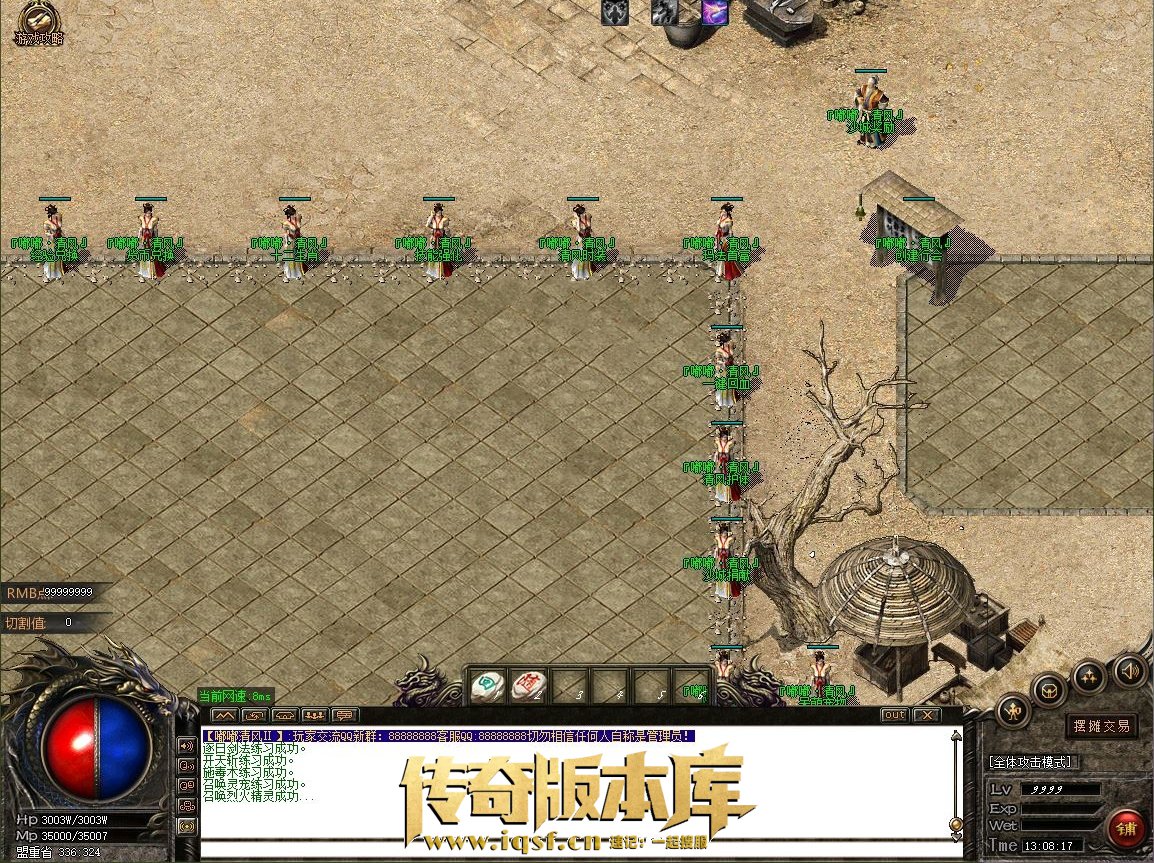Activate the purple buff icon
The height and width of the screenshot is (863, 1154).
[x=714, y=11]
